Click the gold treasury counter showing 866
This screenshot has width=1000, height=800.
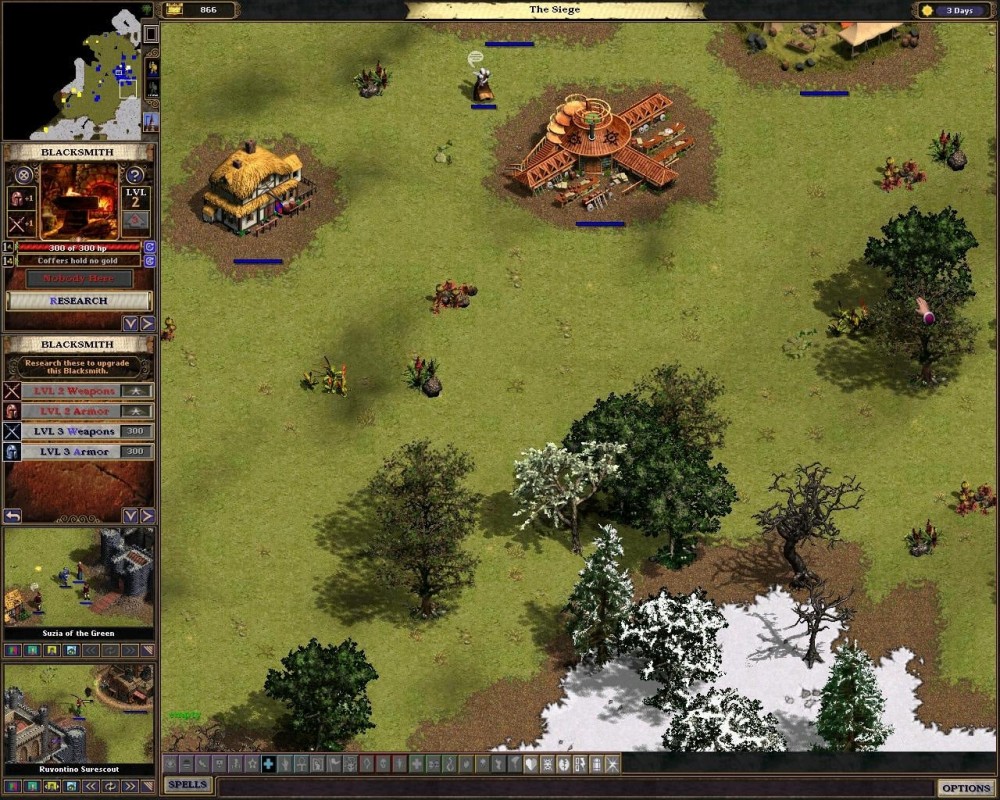[x=200, y=10]
